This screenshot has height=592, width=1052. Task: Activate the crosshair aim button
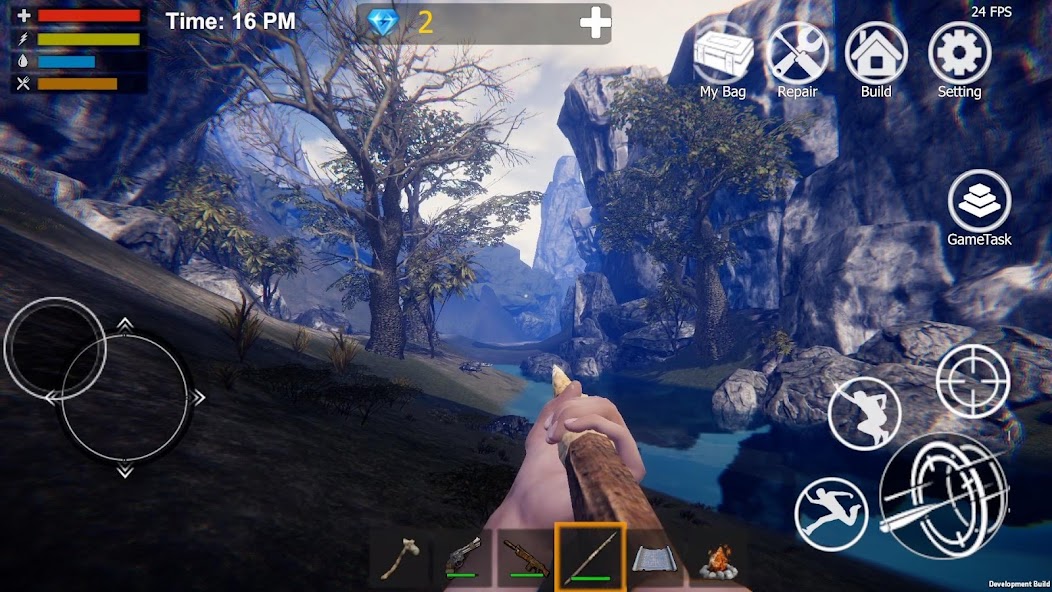tap(972, 381)
